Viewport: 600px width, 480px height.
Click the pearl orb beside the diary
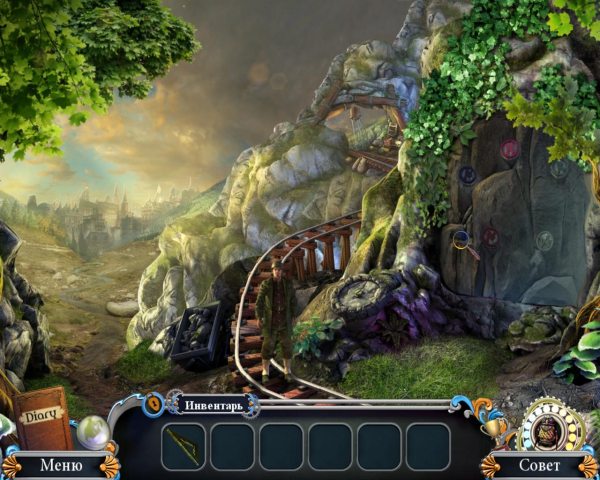[92, 431]
